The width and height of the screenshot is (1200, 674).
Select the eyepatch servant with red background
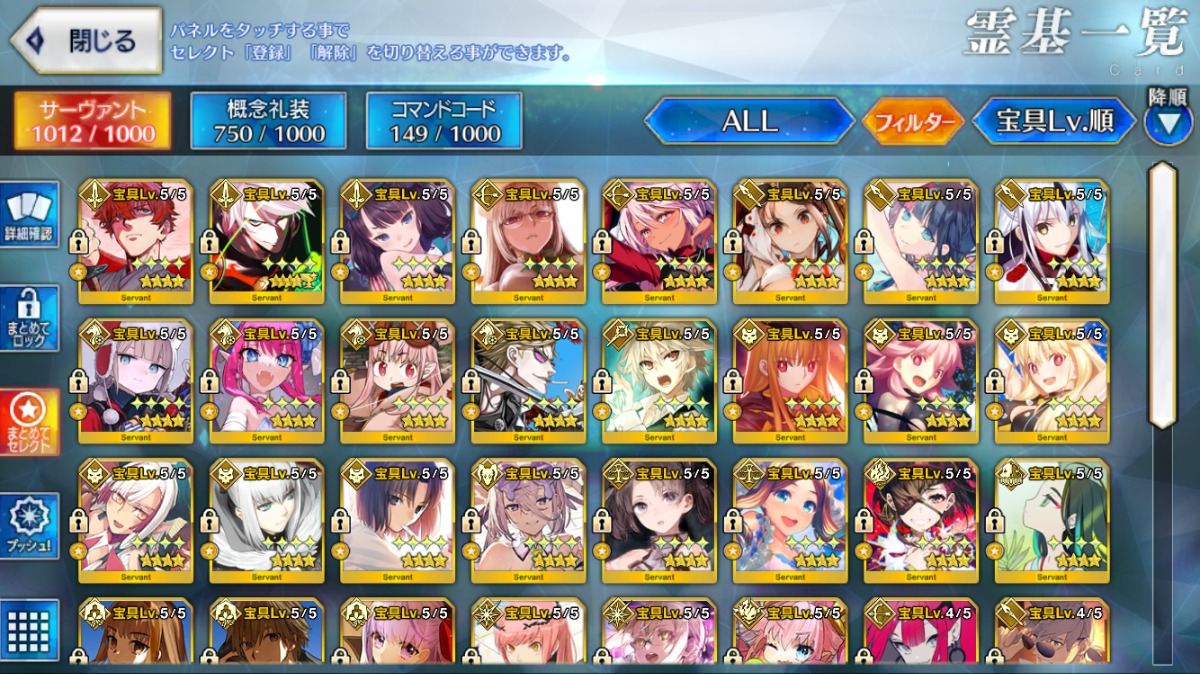[x=920, y=520]
